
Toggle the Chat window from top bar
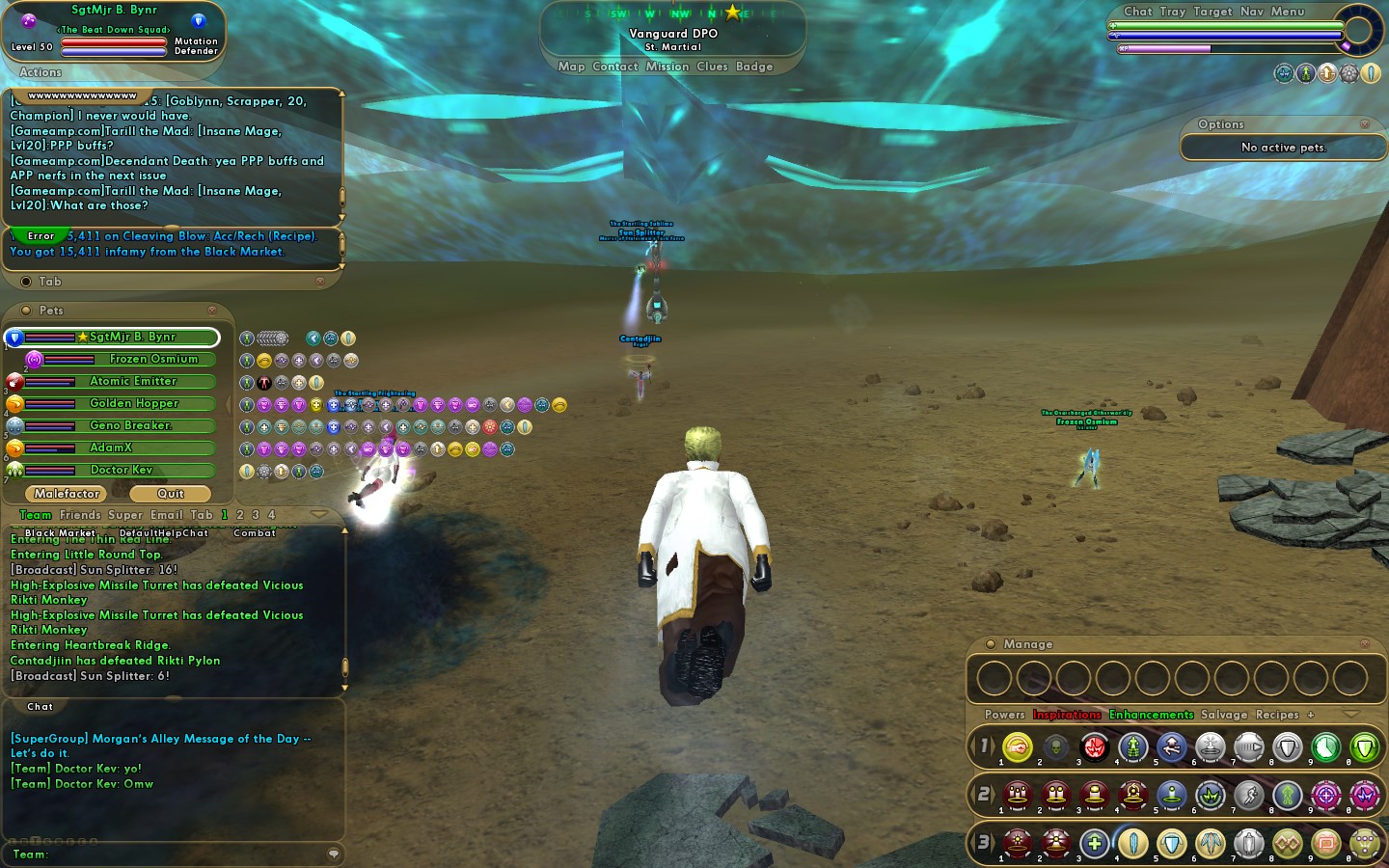pyautogui.click(x=1137, y=12)
